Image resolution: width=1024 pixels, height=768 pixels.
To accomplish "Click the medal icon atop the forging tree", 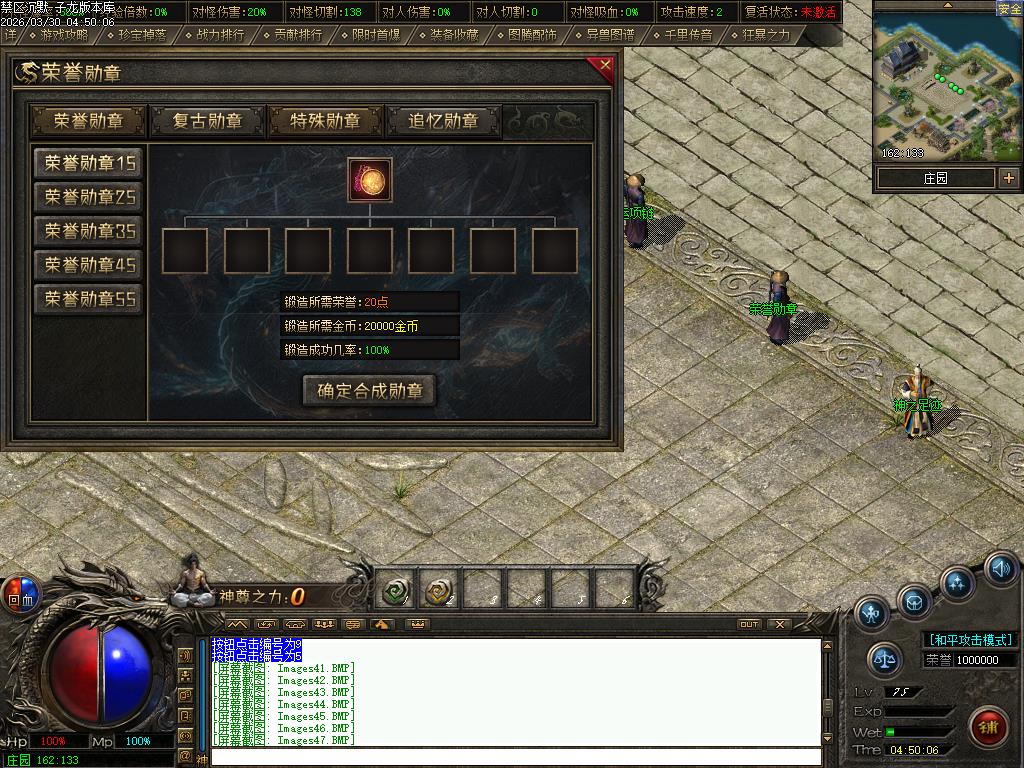I will coord(370,180).
